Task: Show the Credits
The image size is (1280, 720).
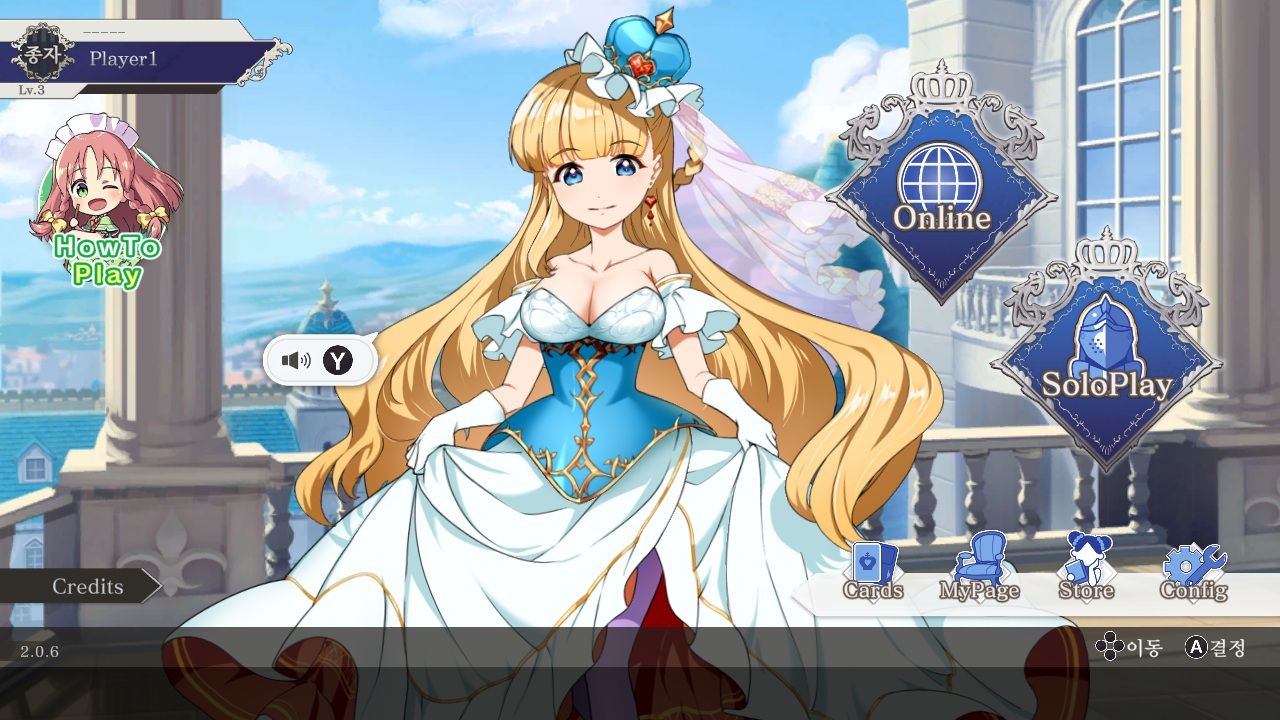Action: tap(80, 586)
